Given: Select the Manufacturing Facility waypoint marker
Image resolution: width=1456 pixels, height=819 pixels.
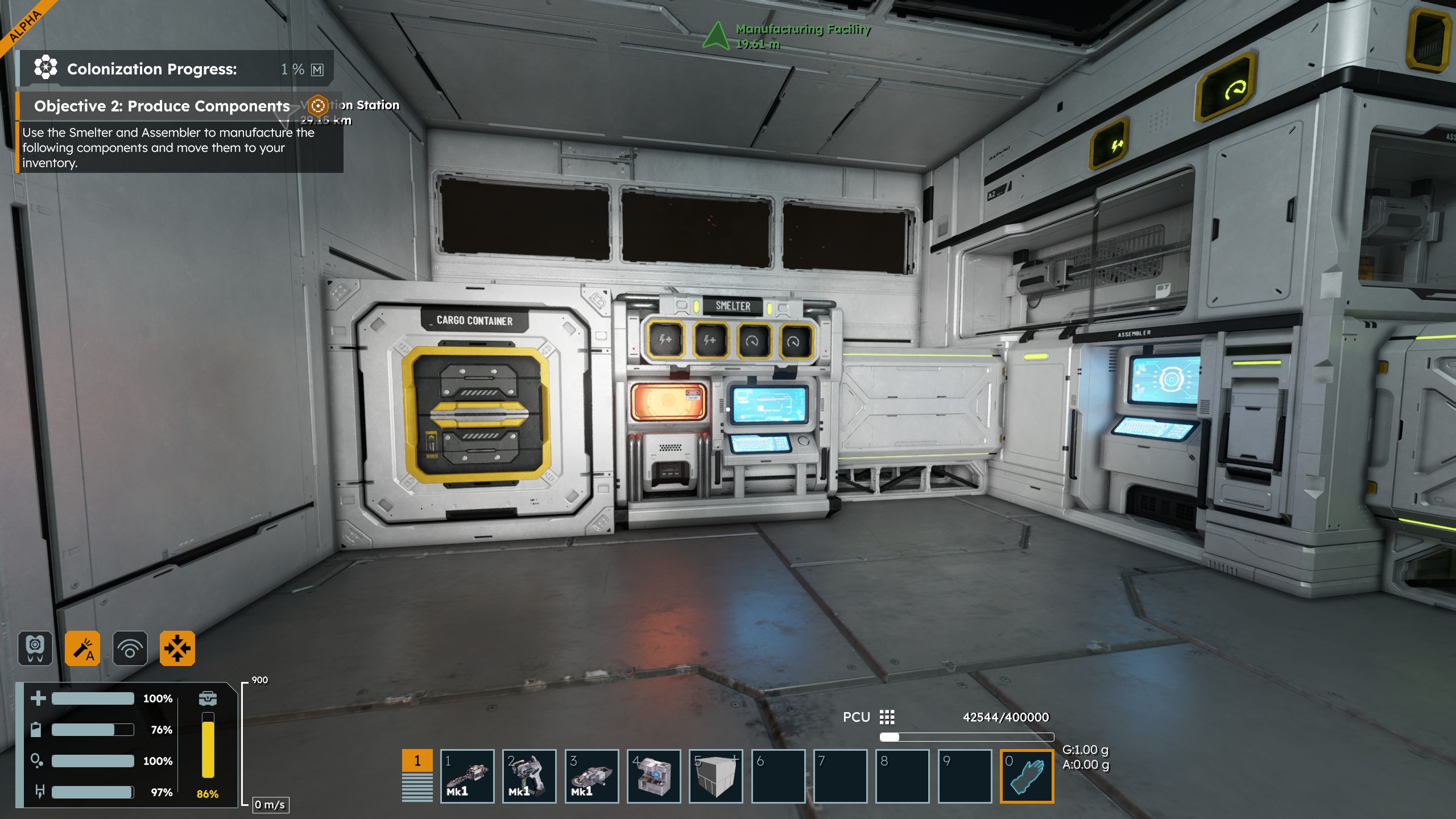Looking at the screenshot, I should (x=716, y=35).
